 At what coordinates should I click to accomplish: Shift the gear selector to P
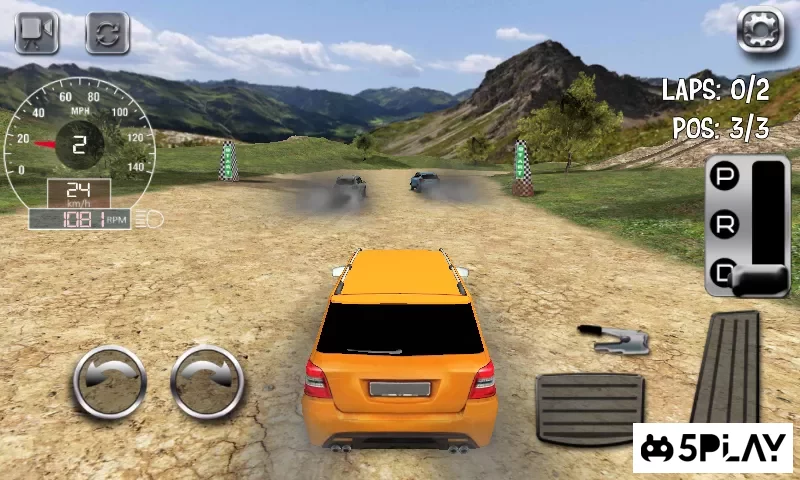(722, 178)
